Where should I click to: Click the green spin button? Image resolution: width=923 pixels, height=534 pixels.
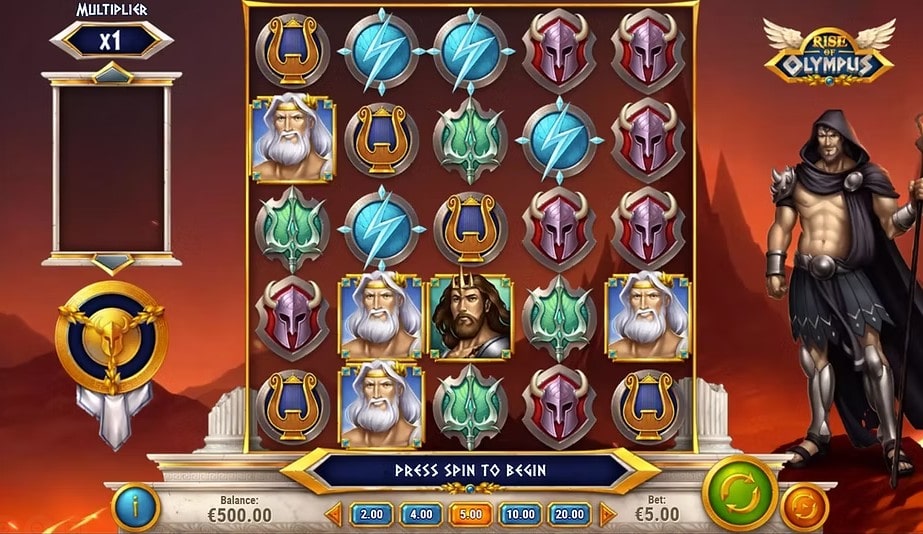click(739, 494)
